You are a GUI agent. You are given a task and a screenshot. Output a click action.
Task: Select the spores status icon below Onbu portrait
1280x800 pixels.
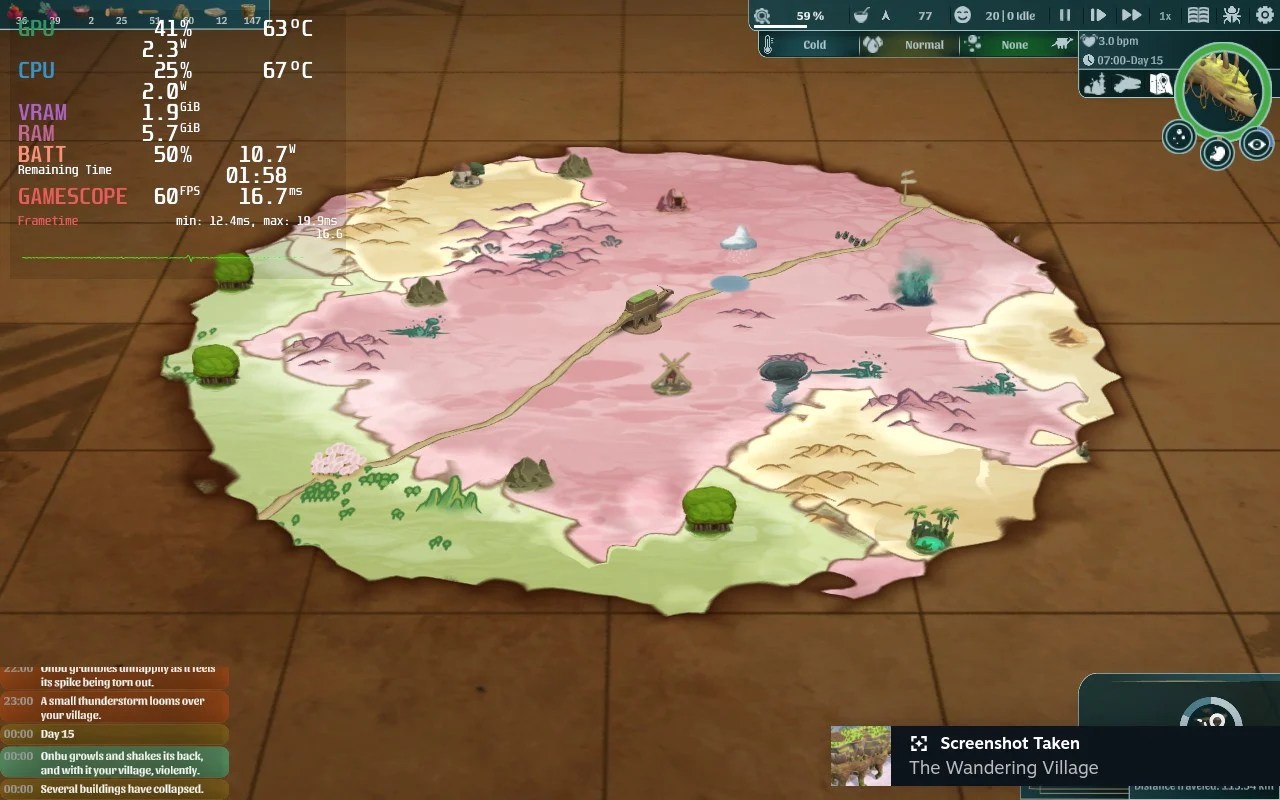point(1177,139)
